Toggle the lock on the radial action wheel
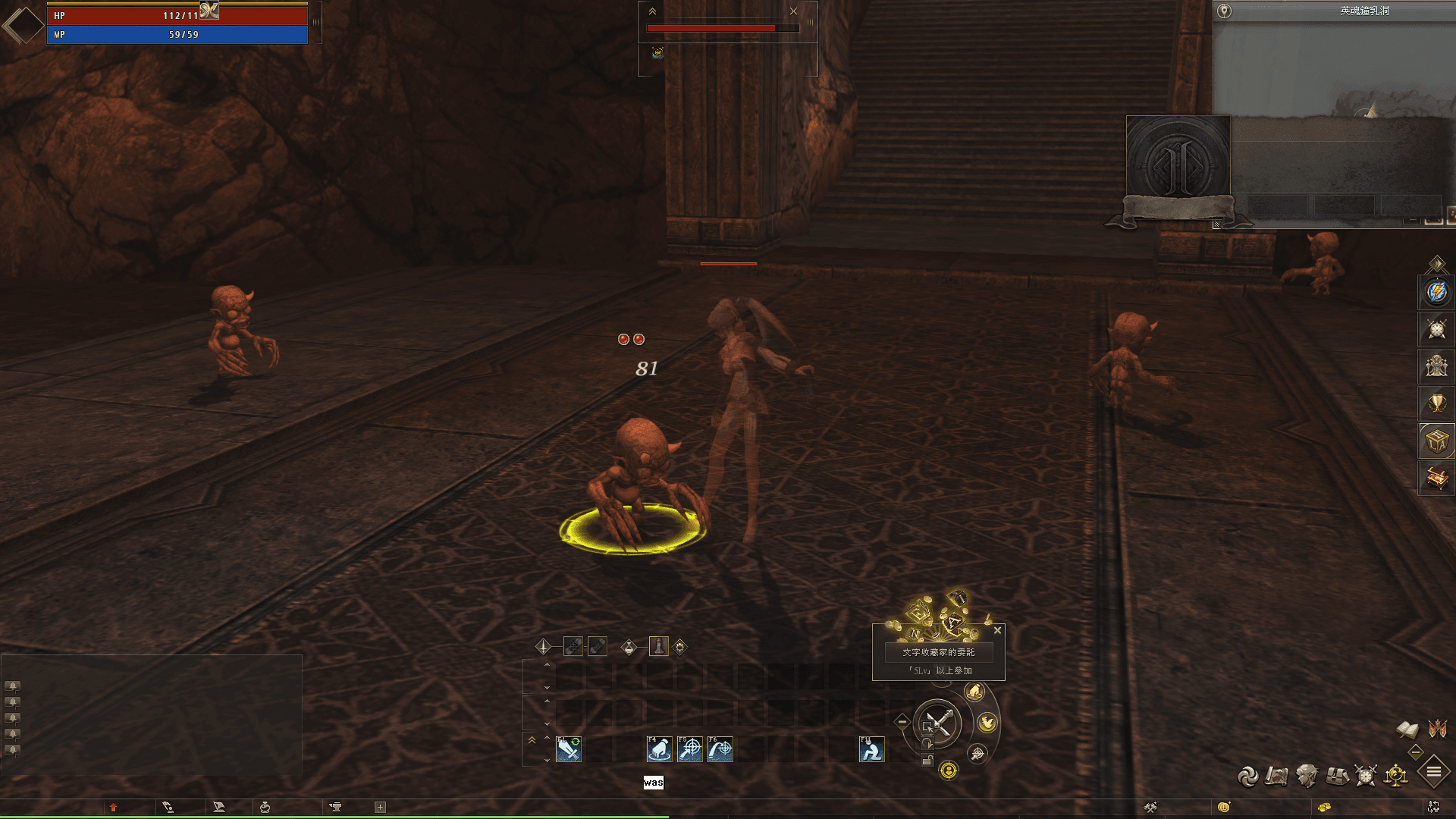Viewport: 1456px width, 819px height. pyautogui.click(x=927, y=759)
